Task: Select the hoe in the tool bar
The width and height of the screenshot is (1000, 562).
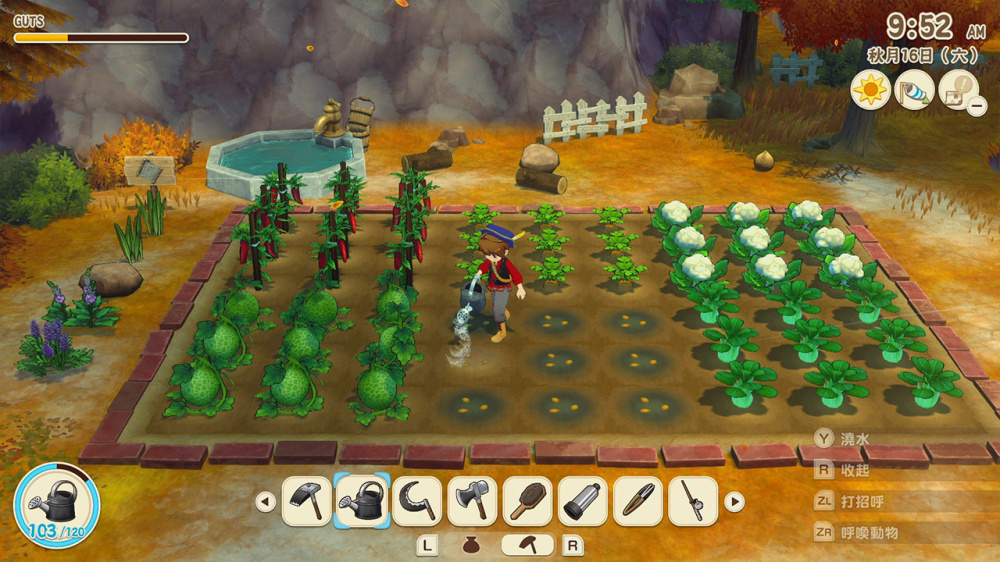Action: (307, 501)
